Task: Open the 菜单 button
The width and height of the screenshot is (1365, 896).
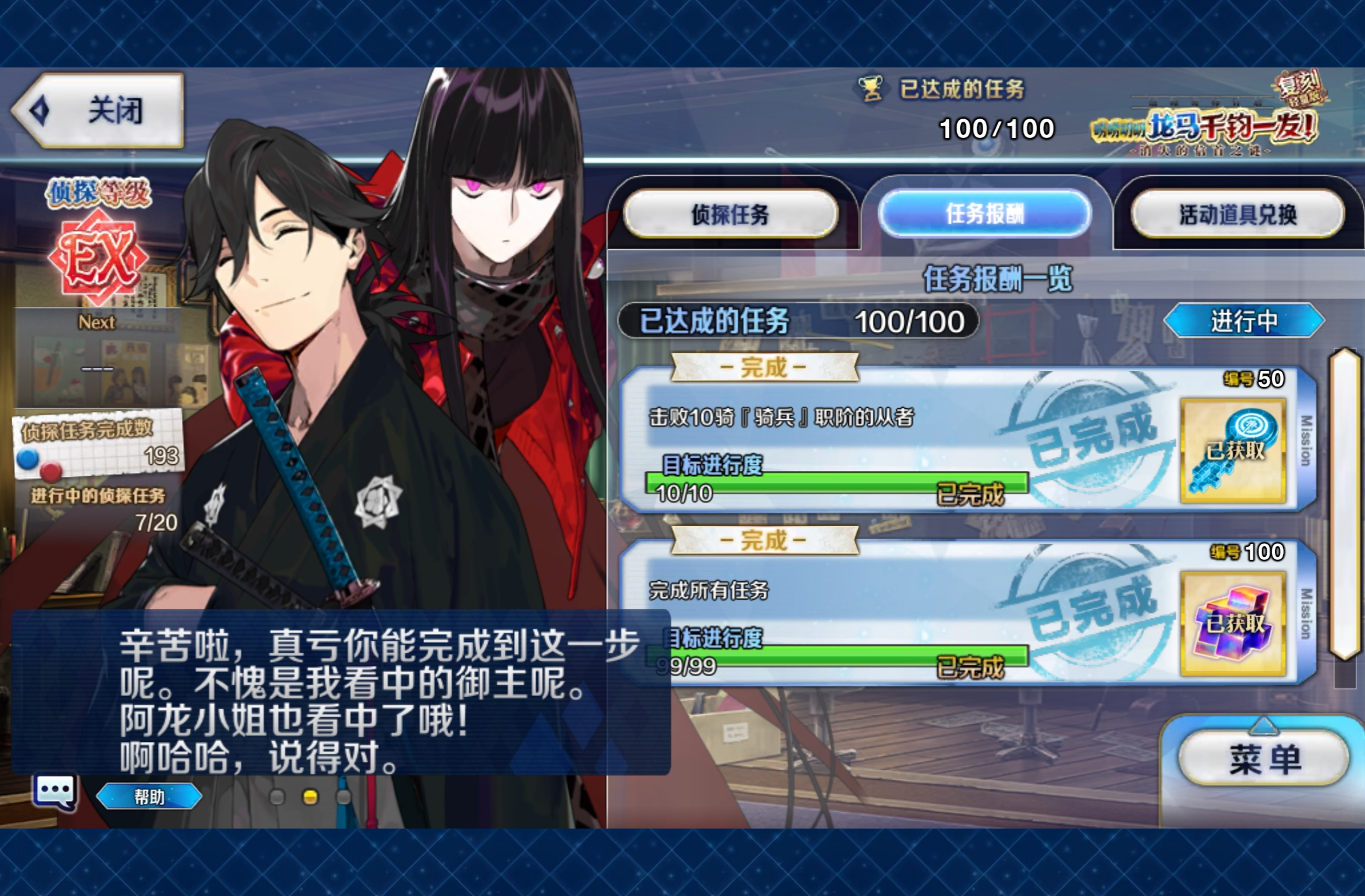Action: pyautogui.click(x=1264, y=759)
